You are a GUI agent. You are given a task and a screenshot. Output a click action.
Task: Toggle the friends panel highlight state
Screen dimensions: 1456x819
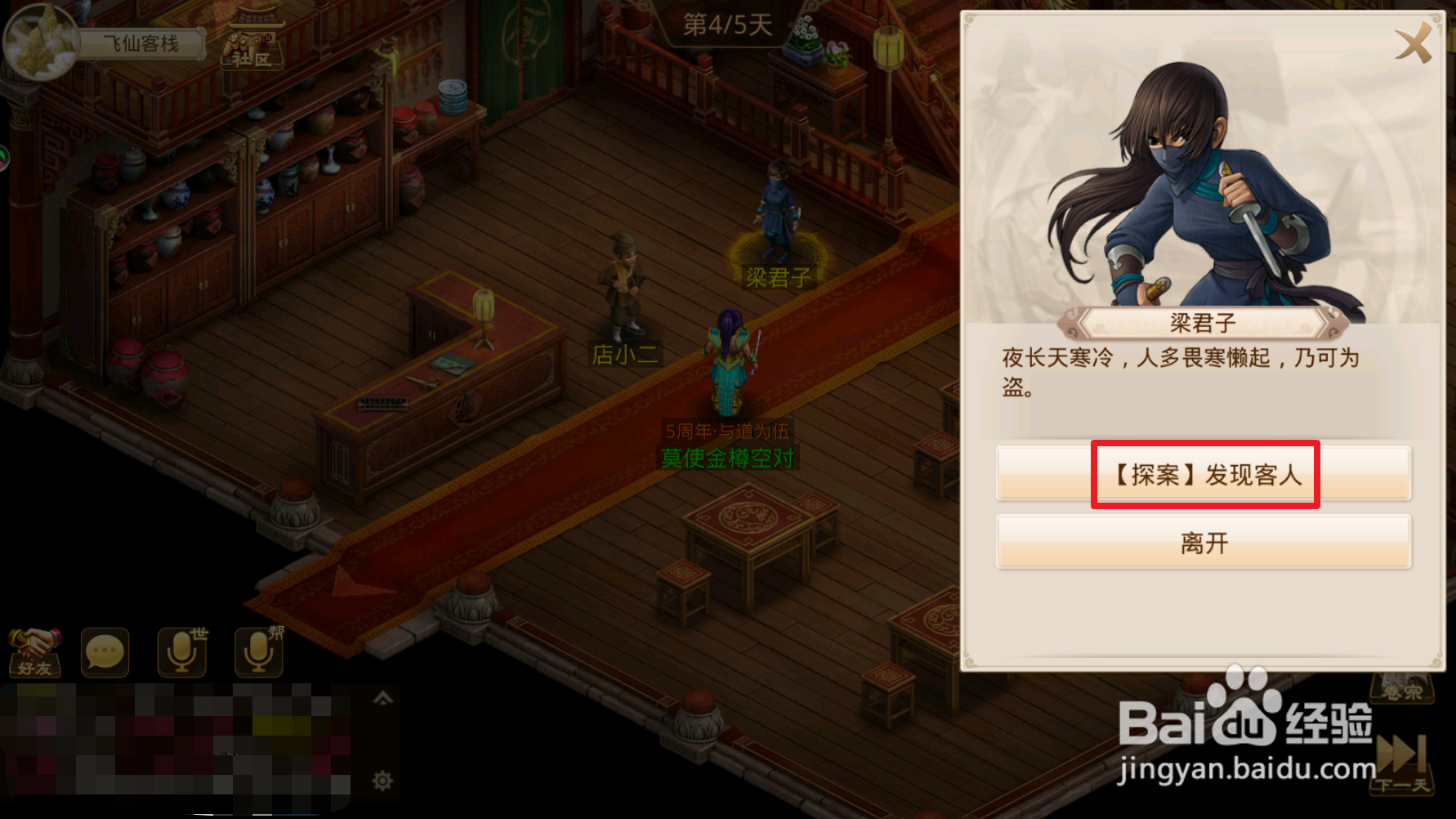[x=36, y=651]
